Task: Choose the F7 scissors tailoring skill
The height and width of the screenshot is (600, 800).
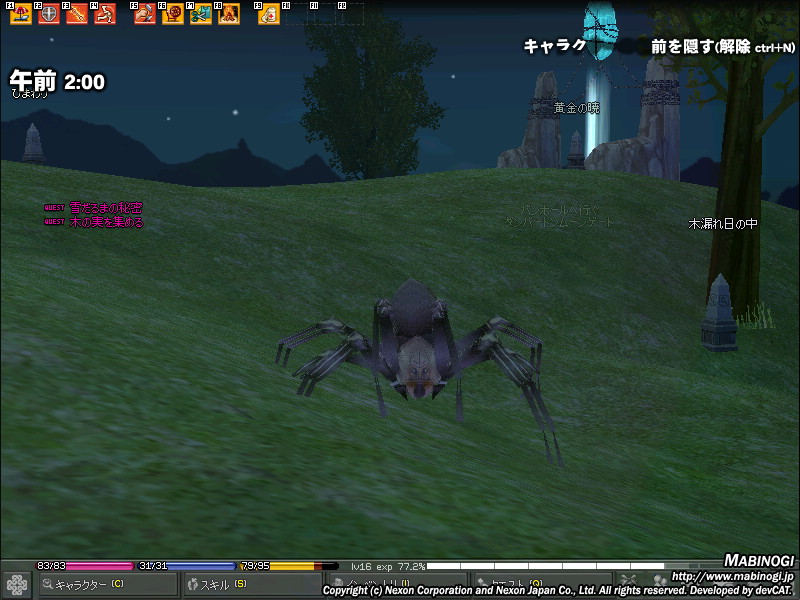Action: [x=201, y=15]
